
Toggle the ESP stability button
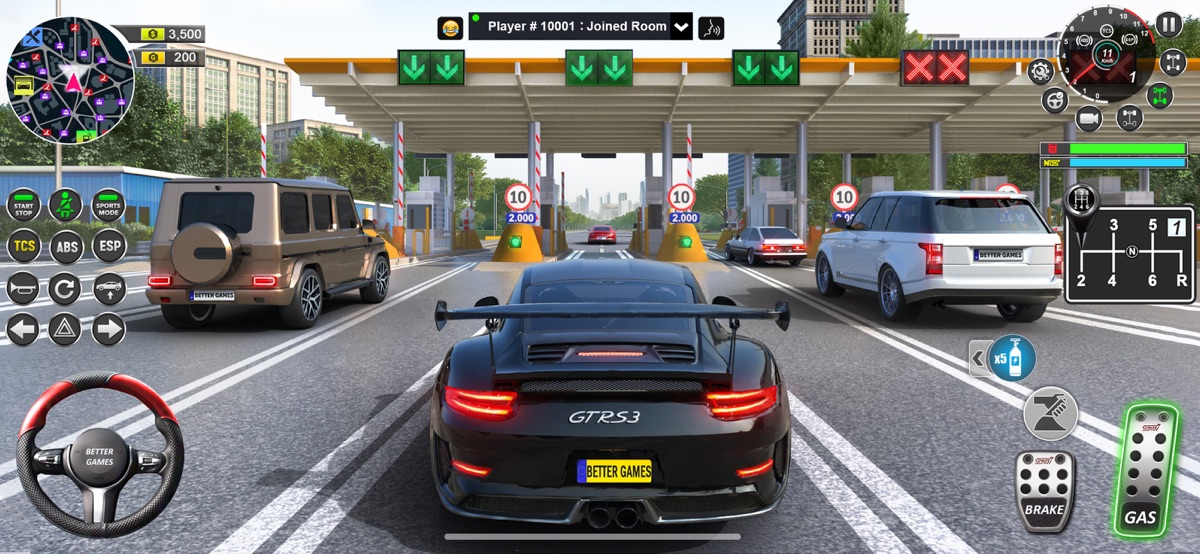109,246
